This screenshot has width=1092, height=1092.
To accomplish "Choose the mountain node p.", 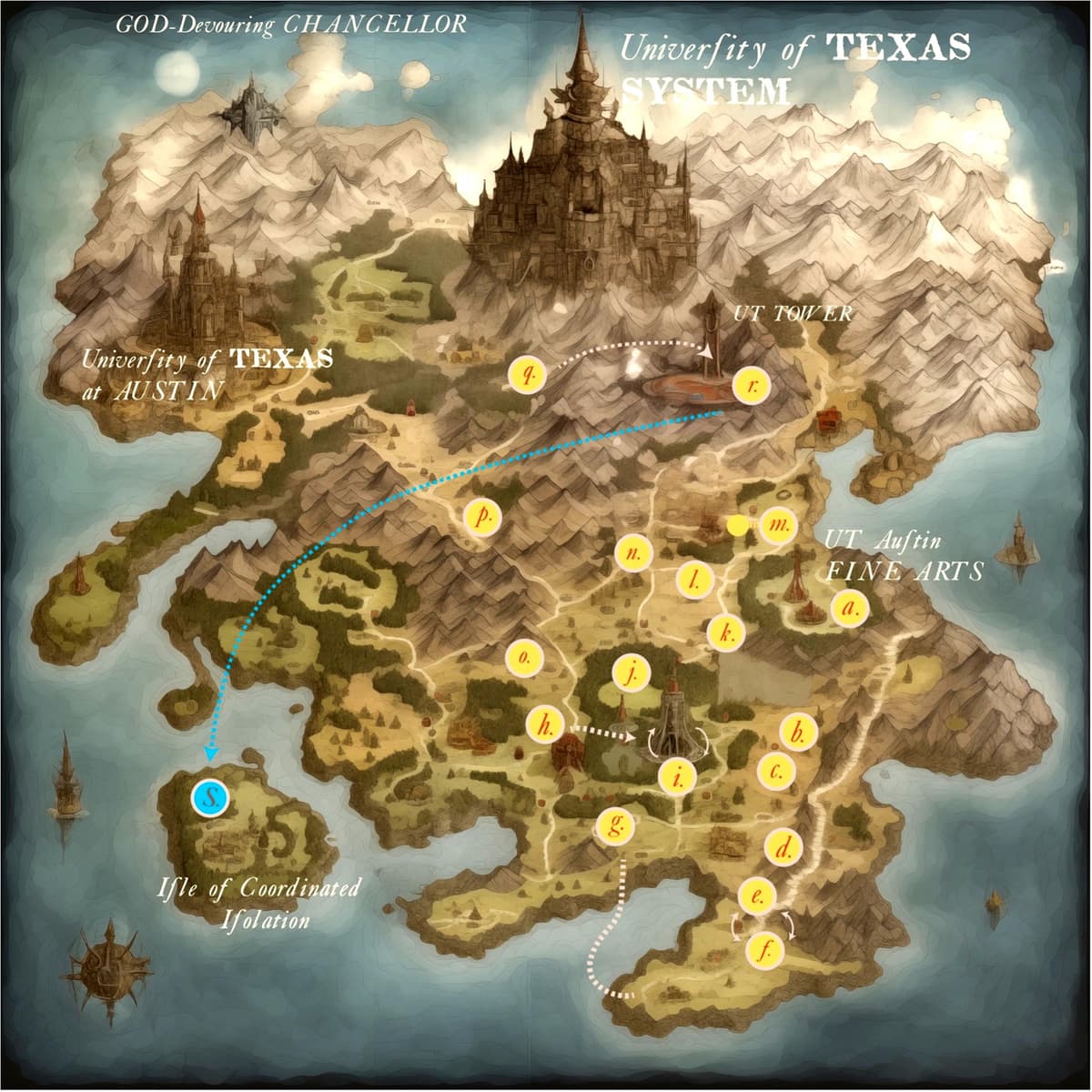I will (482, 516).
